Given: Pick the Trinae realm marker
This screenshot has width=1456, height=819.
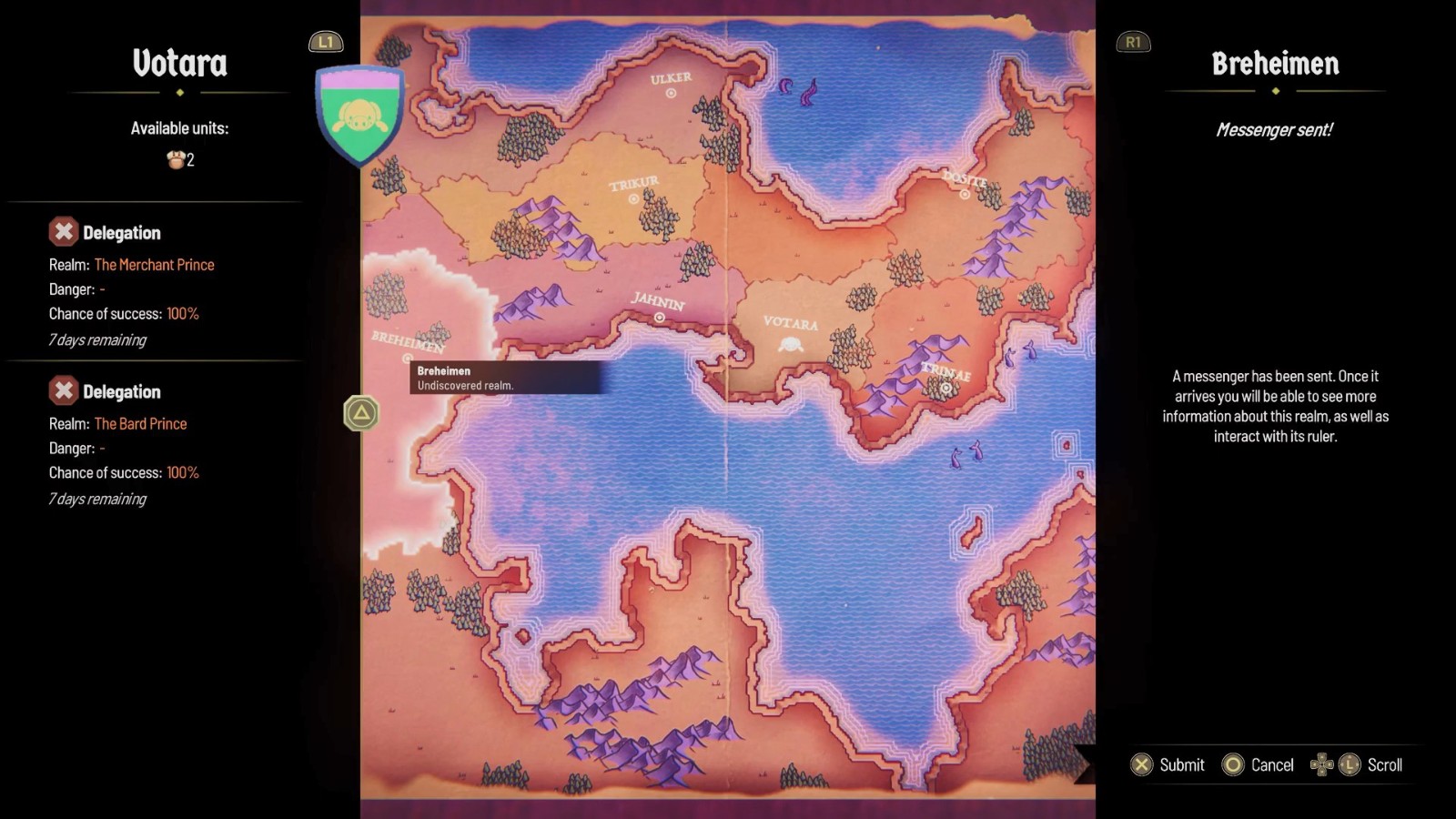Looking at the screenshot, I should click(x=945, y=389).
